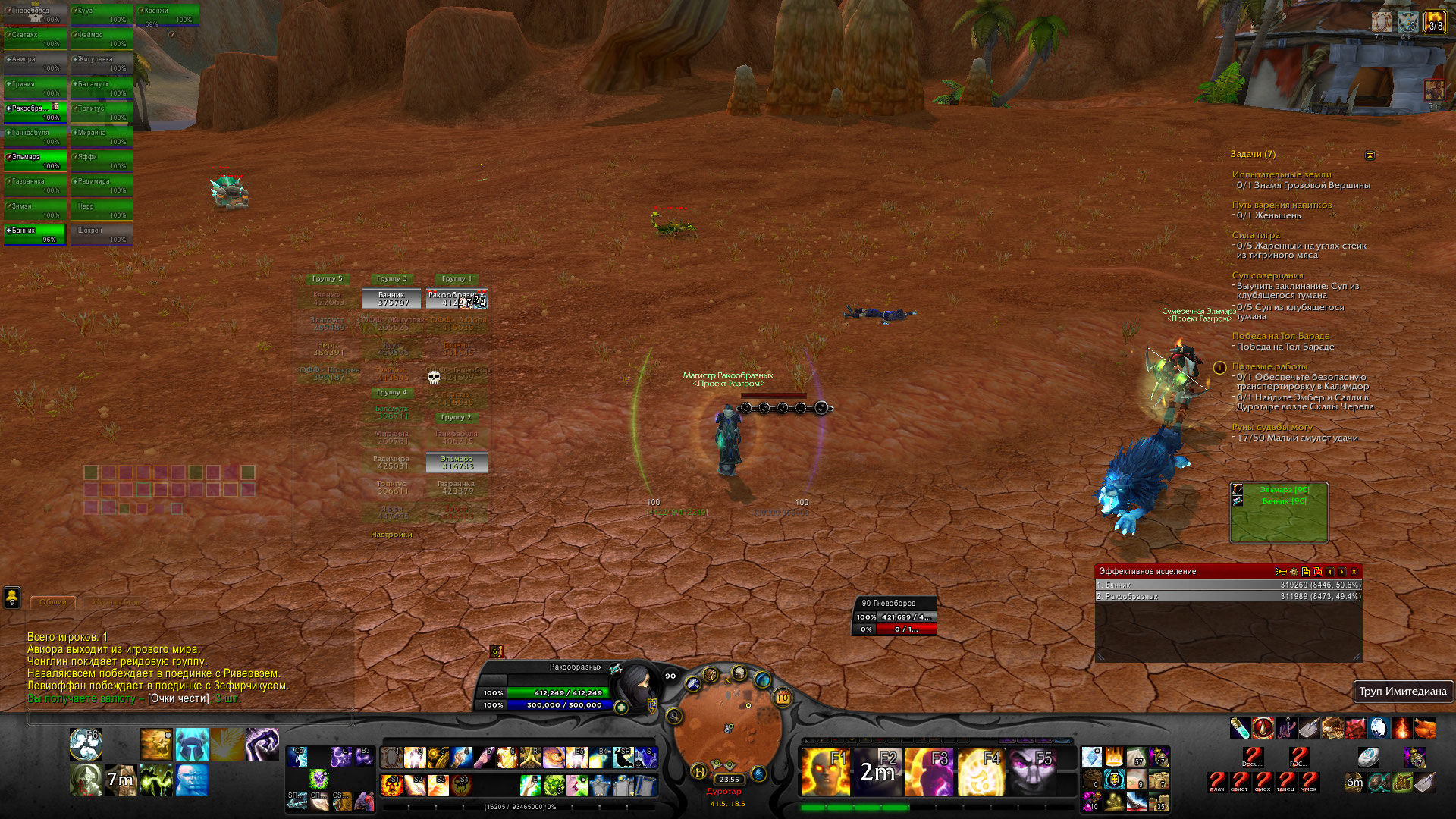Target Ракообра... in the top-left raid frames

(35, 112)
